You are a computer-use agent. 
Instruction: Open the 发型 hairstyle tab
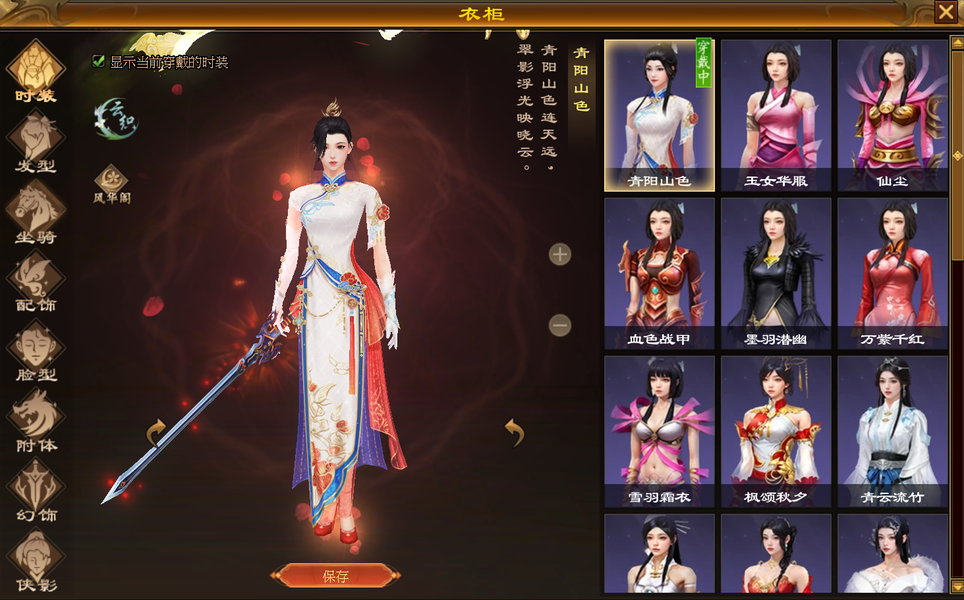(x=35, y=141)
